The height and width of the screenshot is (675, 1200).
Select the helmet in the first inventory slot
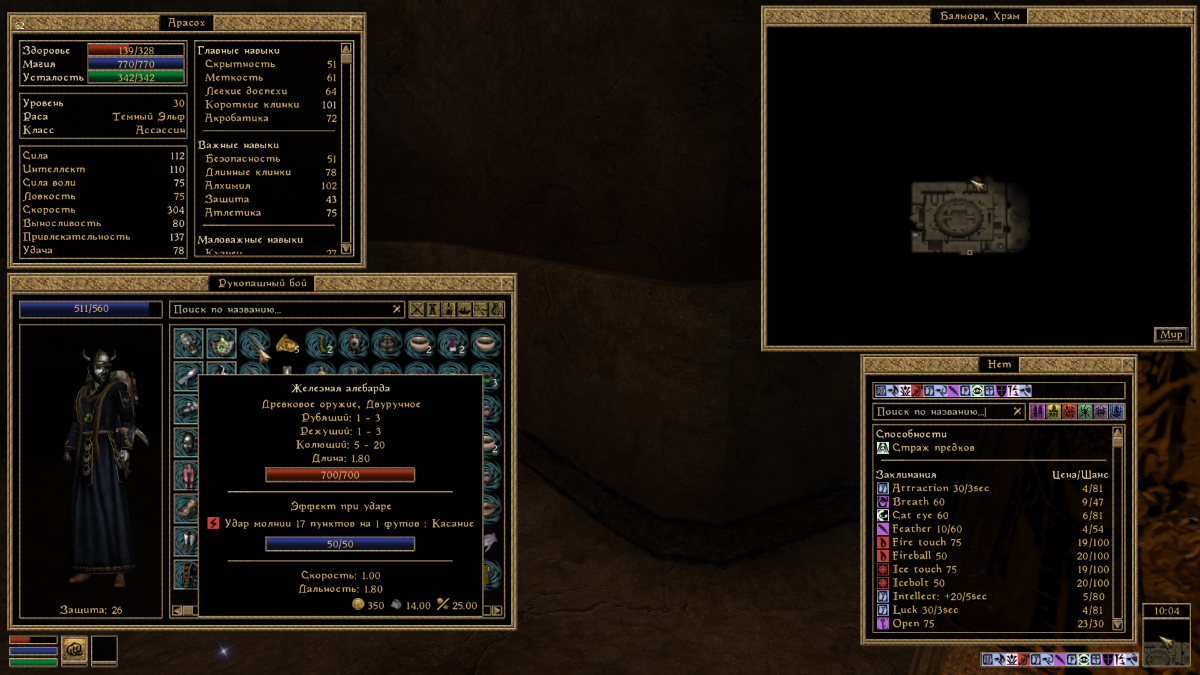[189, 344]
